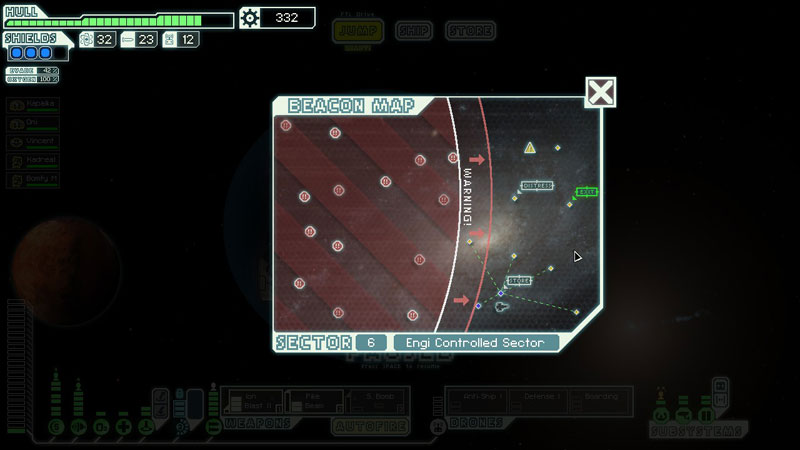800x450 pixels.
Task: Select crew member Vincent
Action: point(34,142)
